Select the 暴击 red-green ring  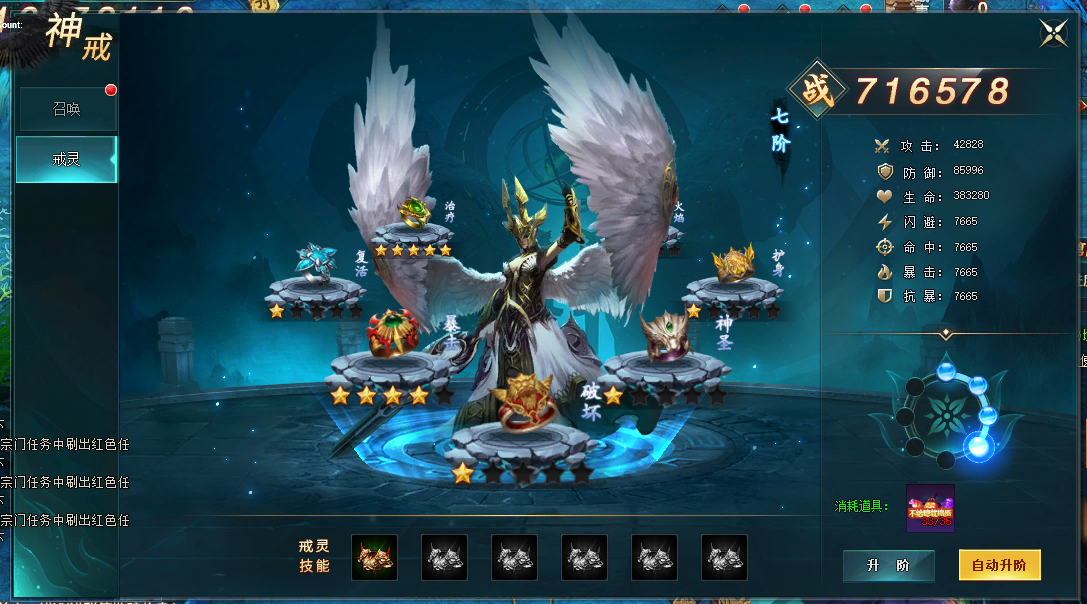coord(391,335)
